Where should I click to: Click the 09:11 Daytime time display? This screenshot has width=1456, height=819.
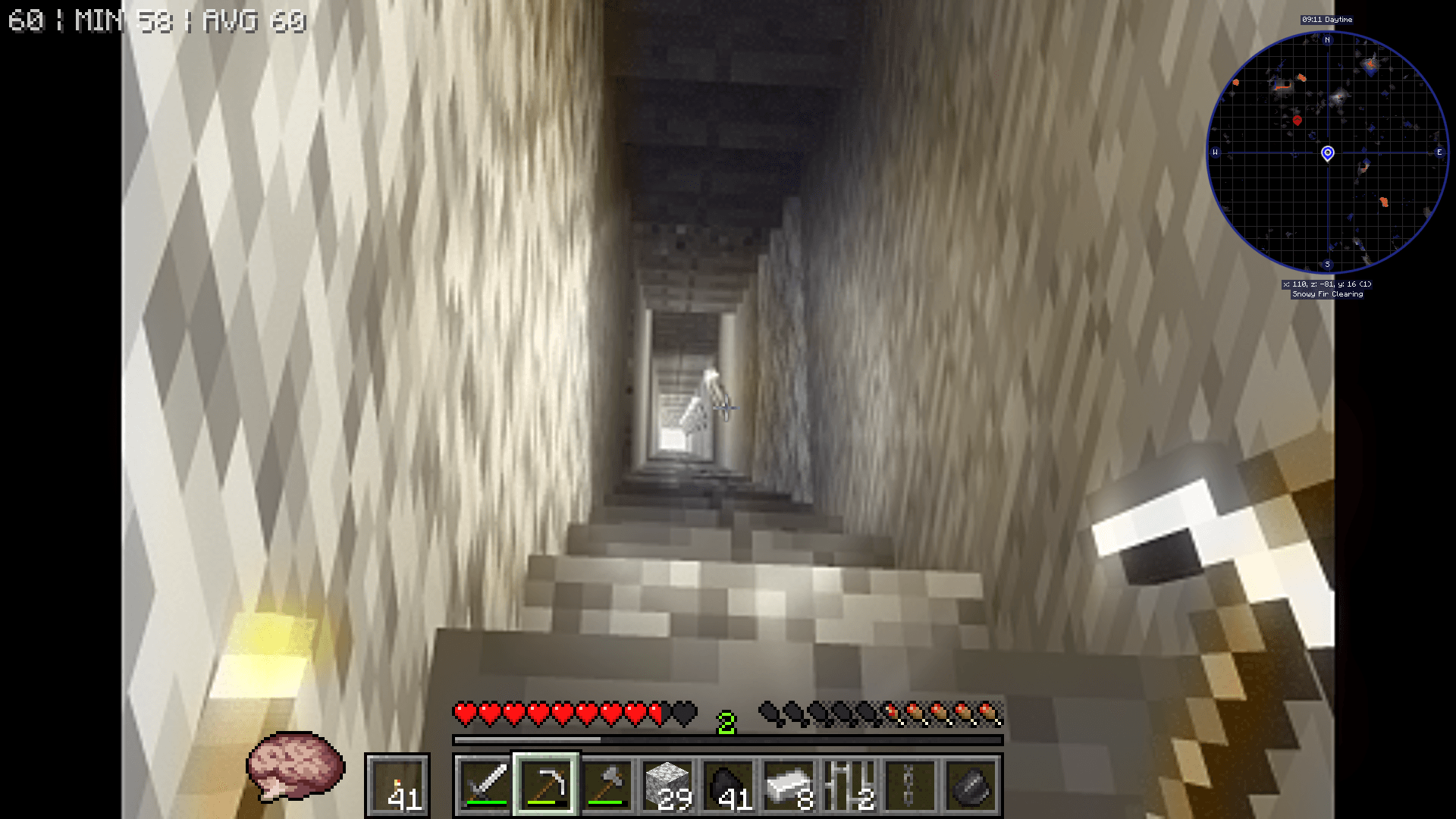click(1327, 20)
